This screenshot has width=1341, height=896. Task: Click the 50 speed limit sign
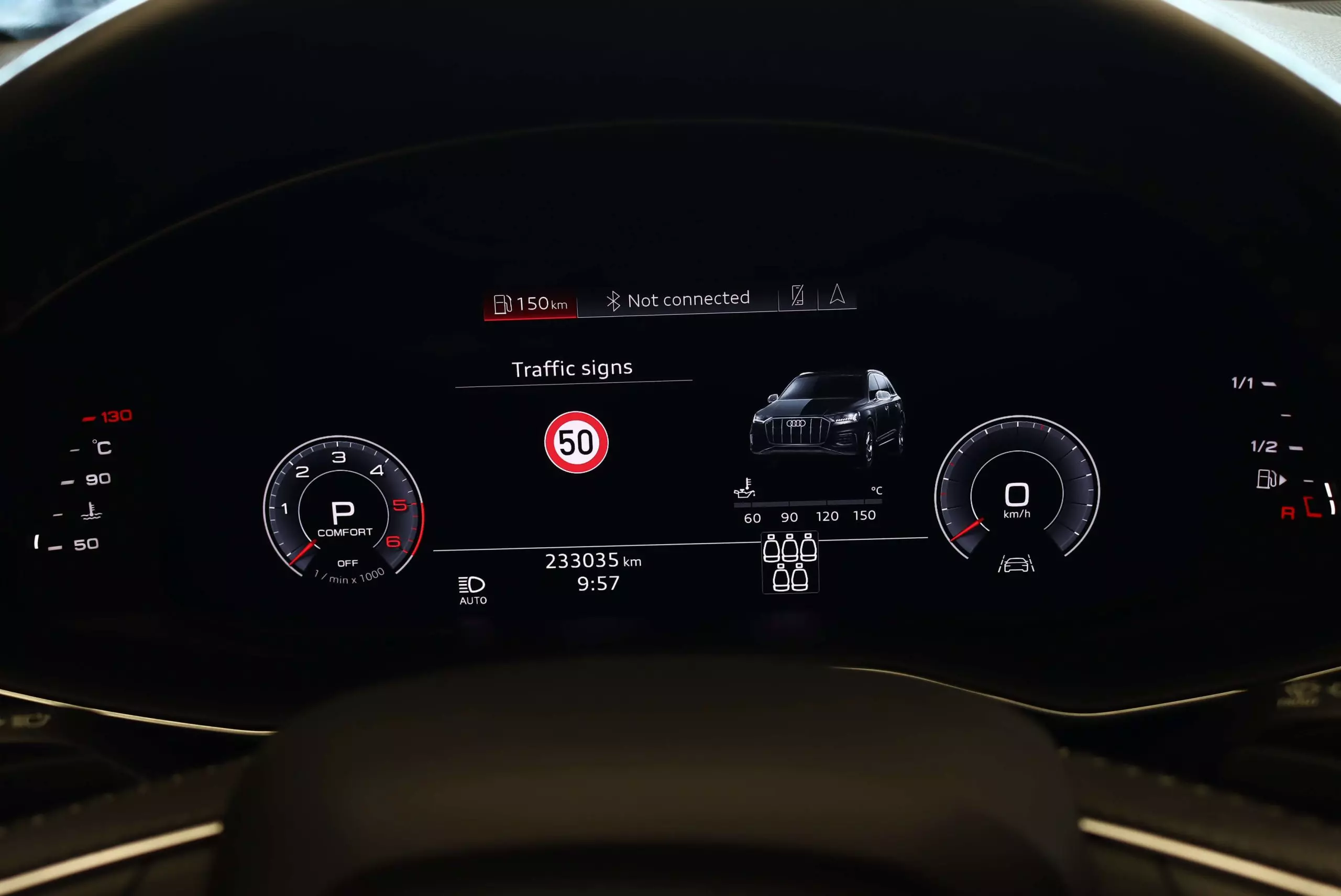576,443
